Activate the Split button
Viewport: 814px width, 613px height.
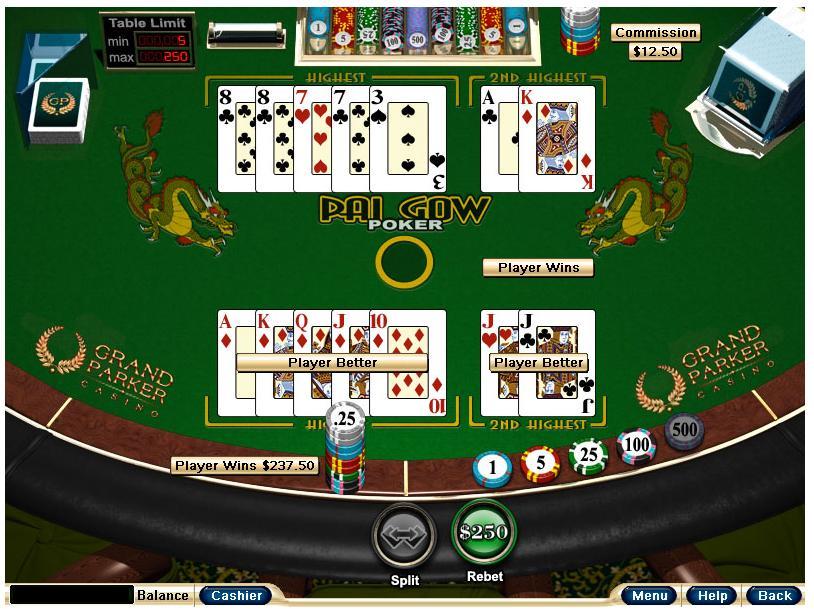pyautogui.click(x=405, y=537)
